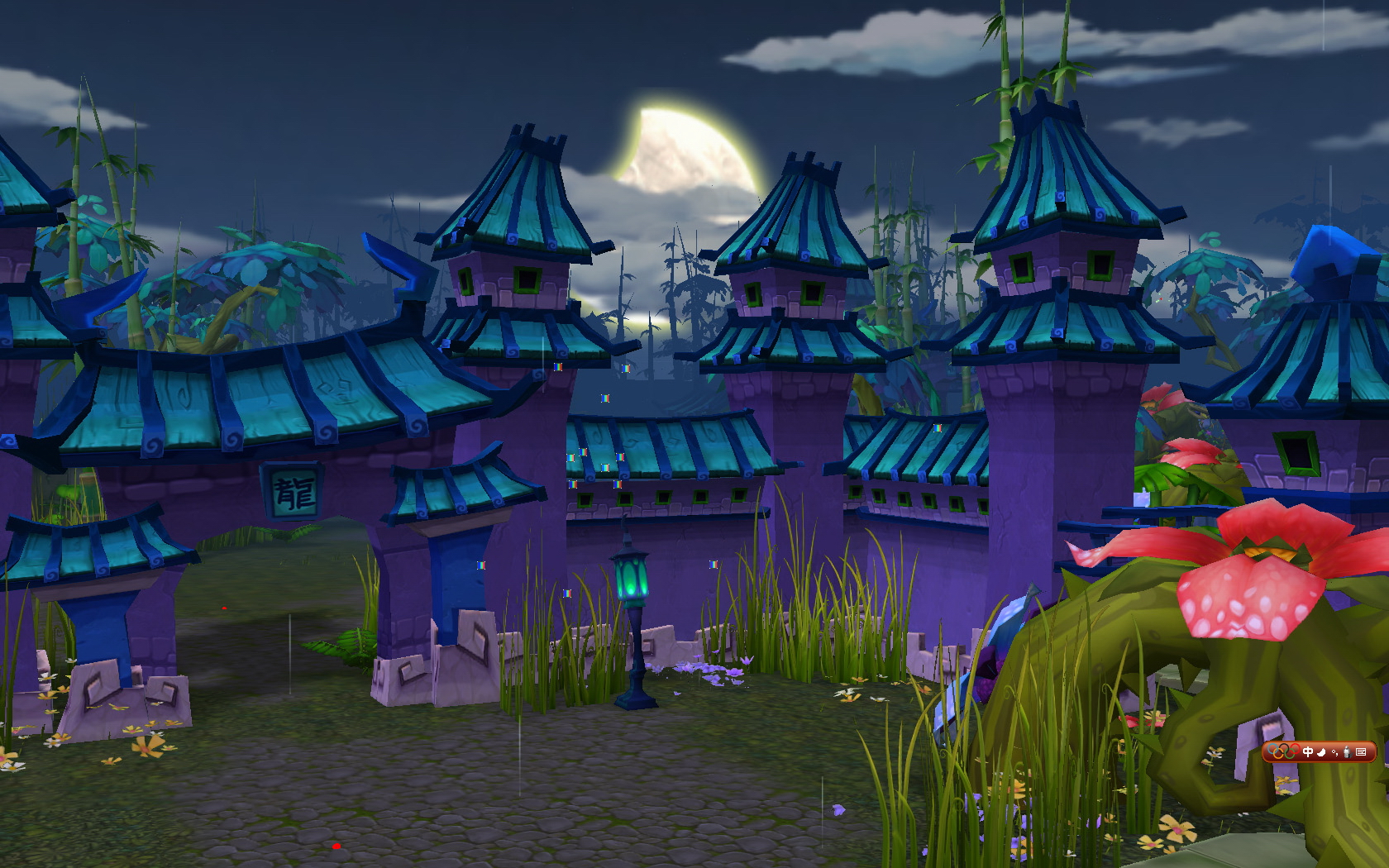
Task: Toggle the 中 Chinese input mode button
Action: point(1308,751)
